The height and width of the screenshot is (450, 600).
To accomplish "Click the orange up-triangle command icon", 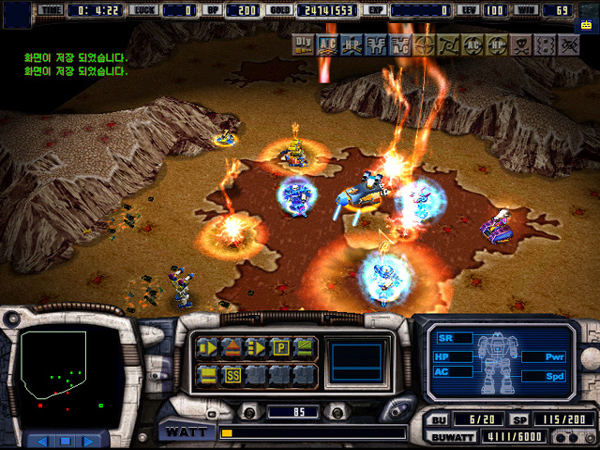I will [232, 348].
